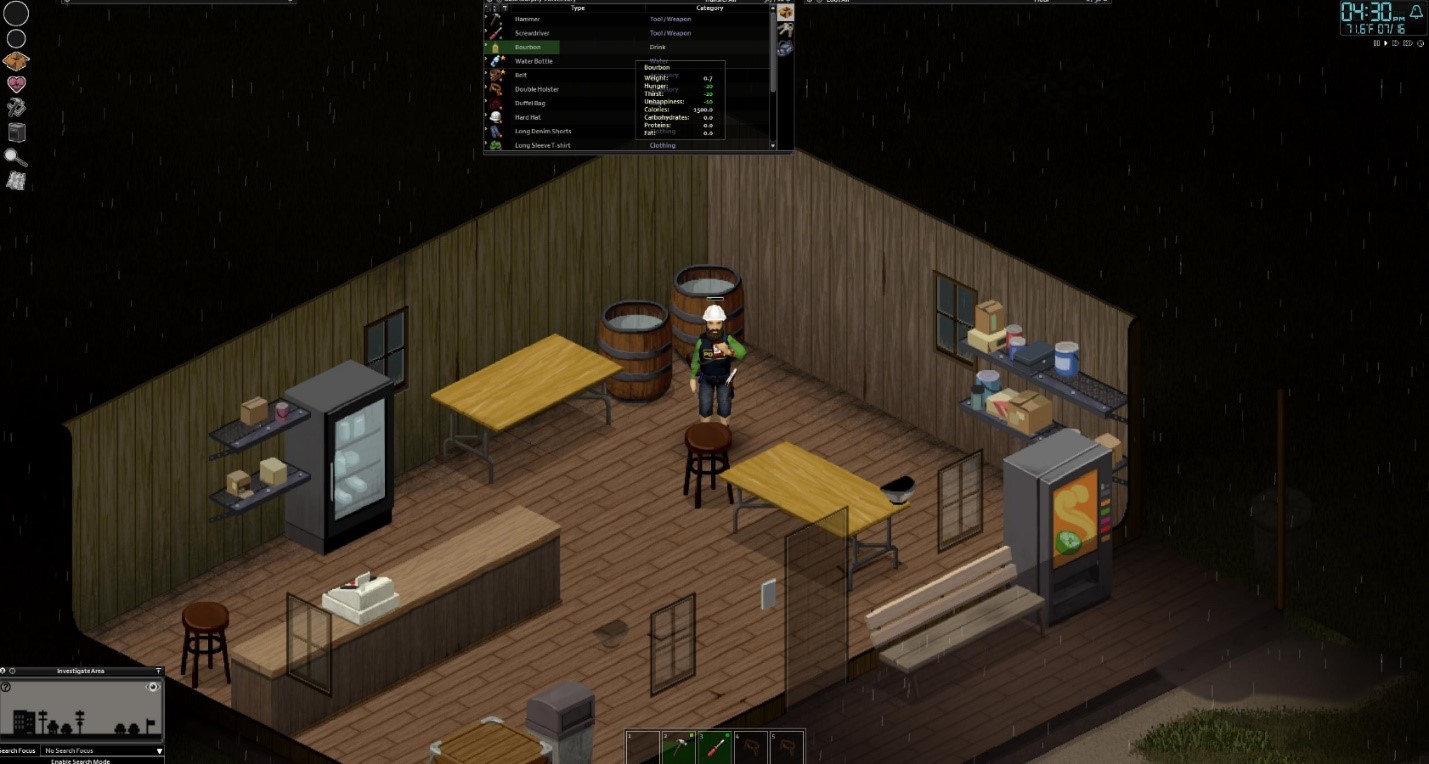
Task: Pin the inventory window with its pin icon
Action: pyautogui.click(x=490, y=2)
